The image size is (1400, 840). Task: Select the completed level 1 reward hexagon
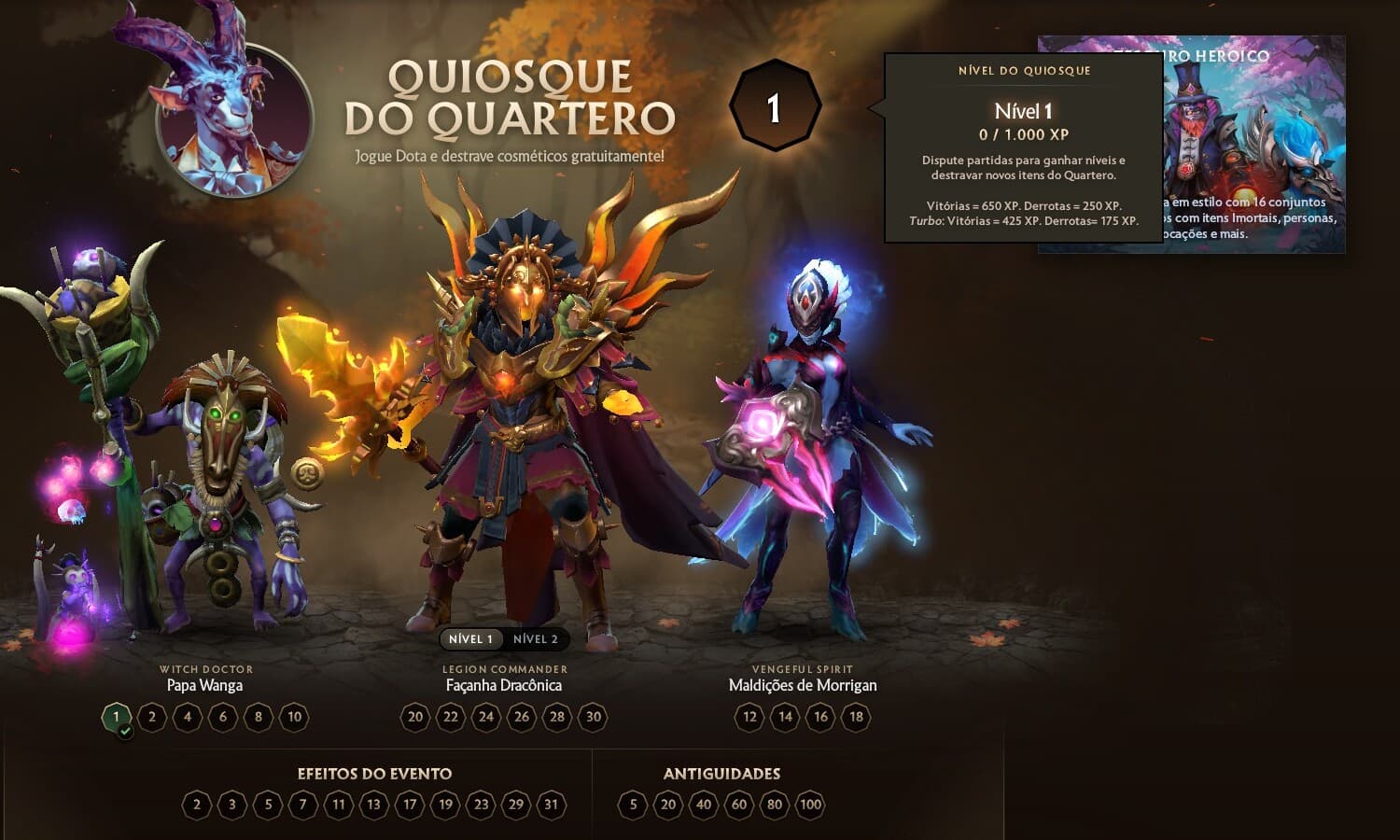116,718
